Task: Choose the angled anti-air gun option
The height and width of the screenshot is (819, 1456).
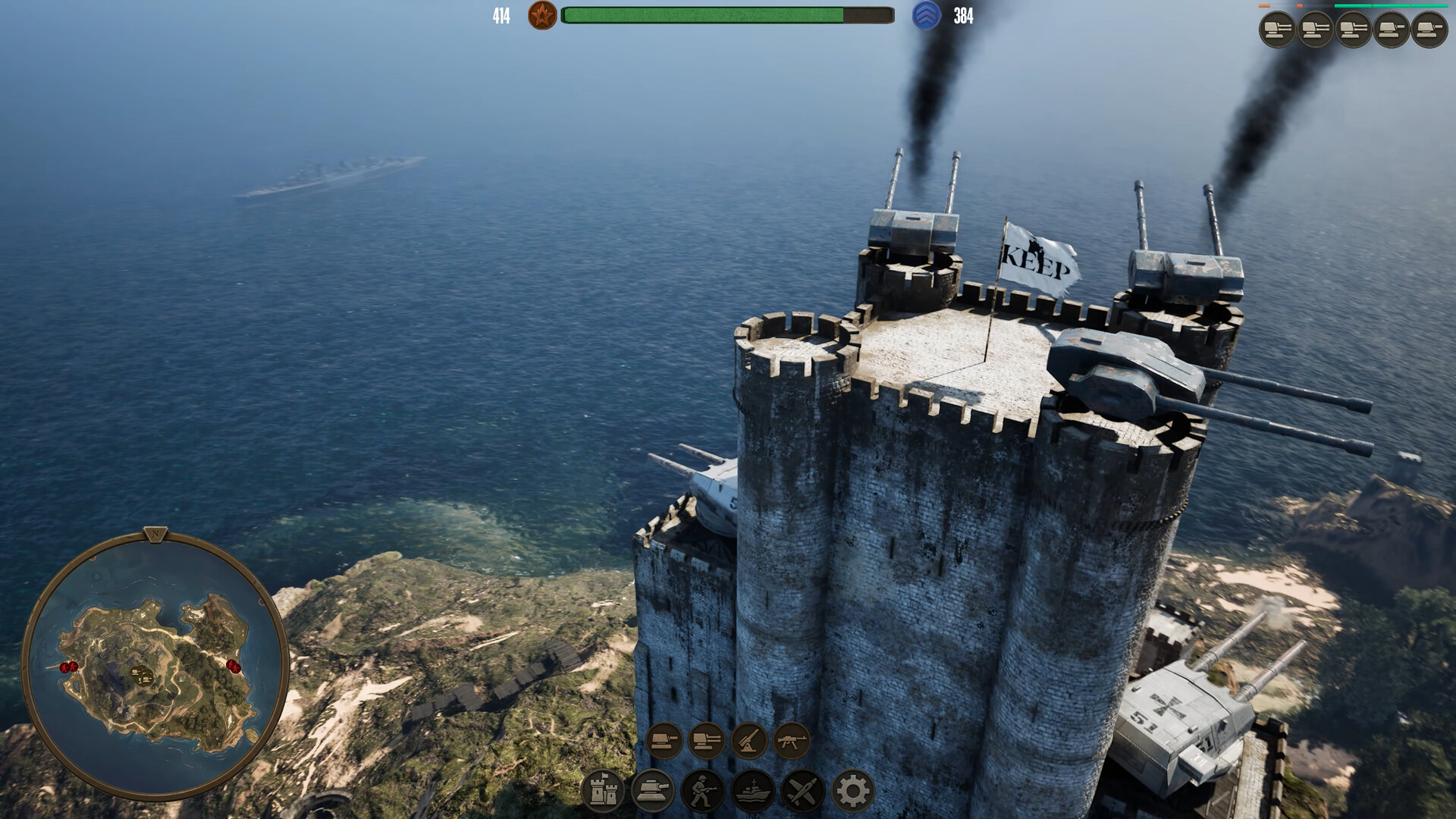Action: (x=748, y=739)
